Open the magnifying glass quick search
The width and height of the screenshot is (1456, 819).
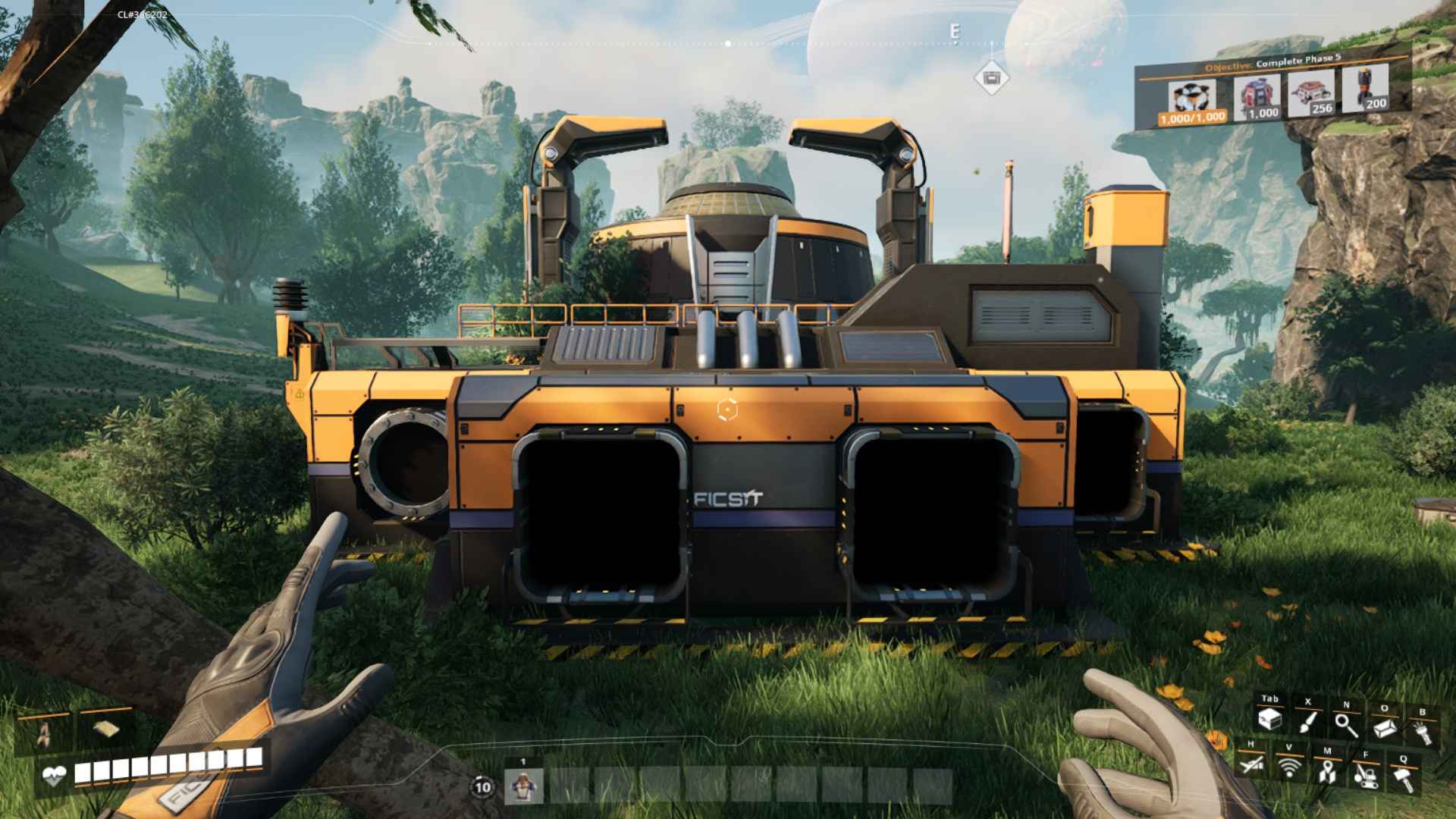(x=1346, y=725)
